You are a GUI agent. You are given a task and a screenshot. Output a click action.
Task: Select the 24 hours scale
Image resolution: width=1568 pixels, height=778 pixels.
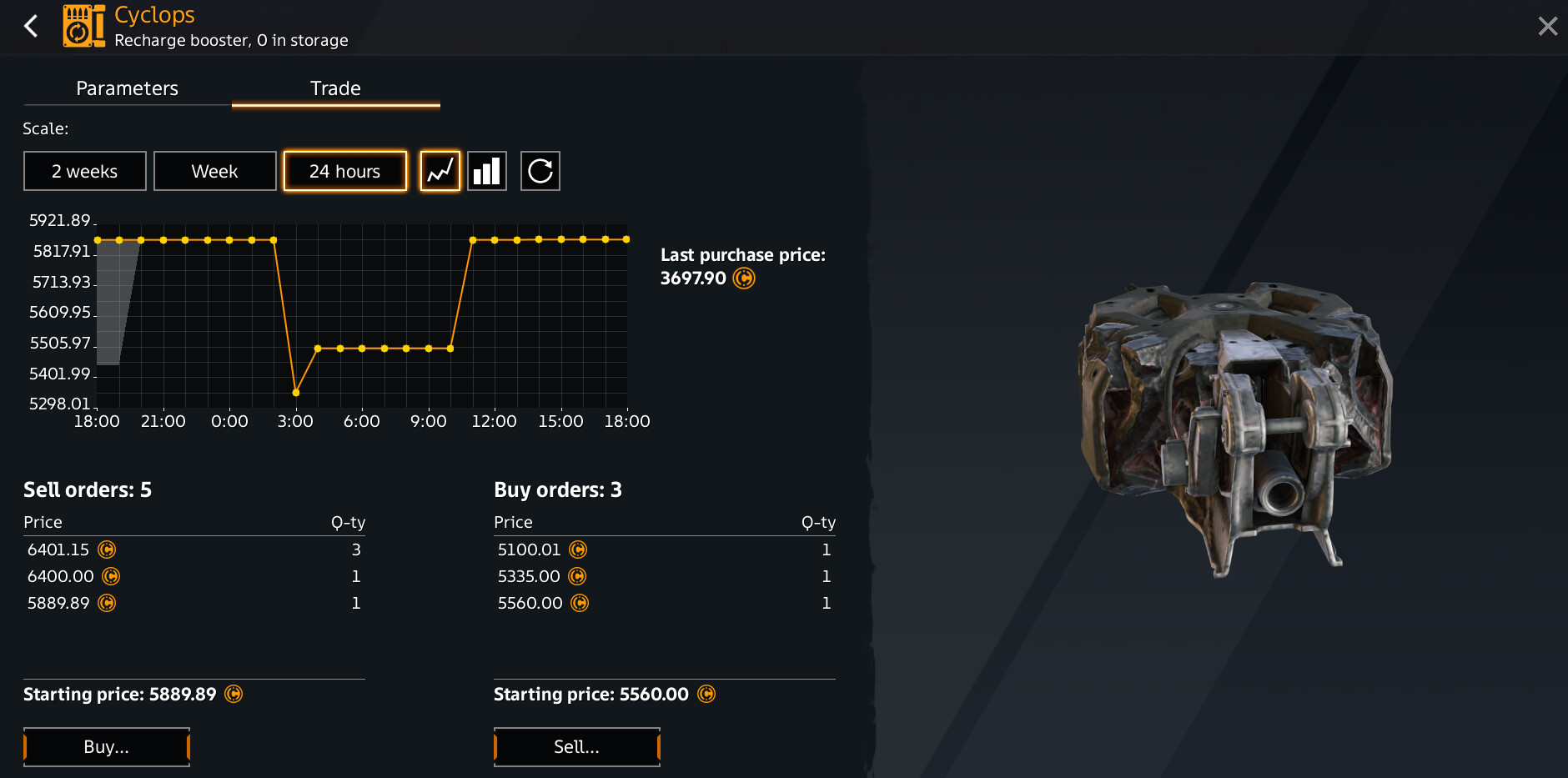(345, 171)
